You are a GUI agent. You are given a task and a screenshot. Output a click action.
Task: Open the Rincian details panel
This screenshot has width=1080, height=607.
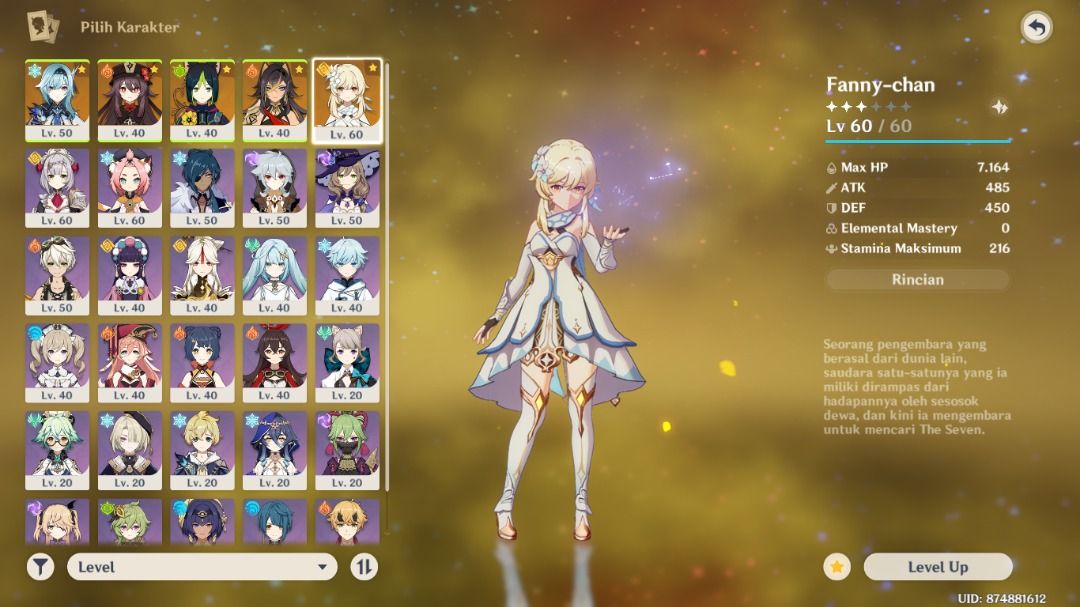point(917,280)
